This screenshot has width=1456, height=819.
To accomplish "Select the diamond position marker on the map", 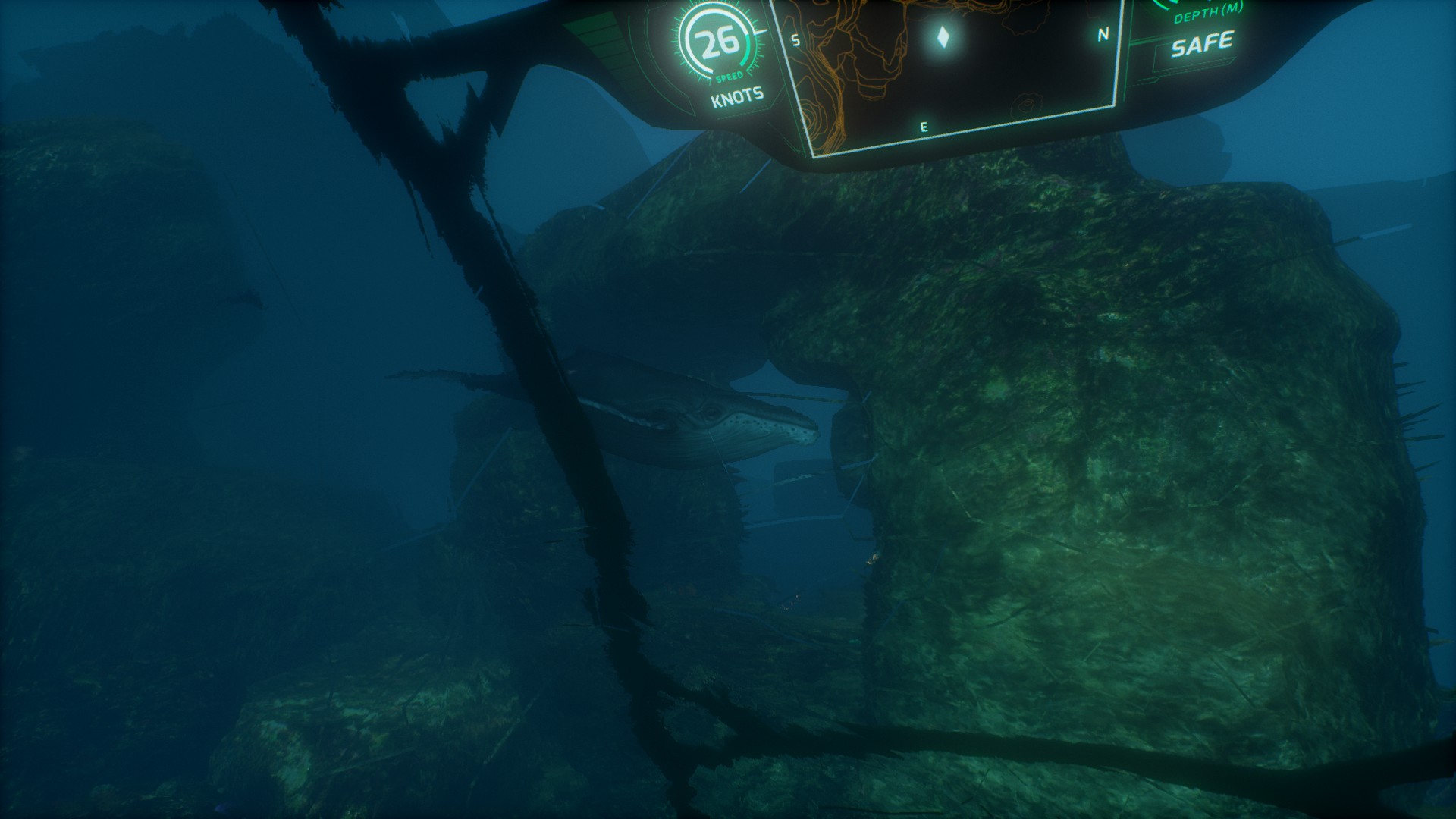I will pyautogui.click(x=943, y=37).
